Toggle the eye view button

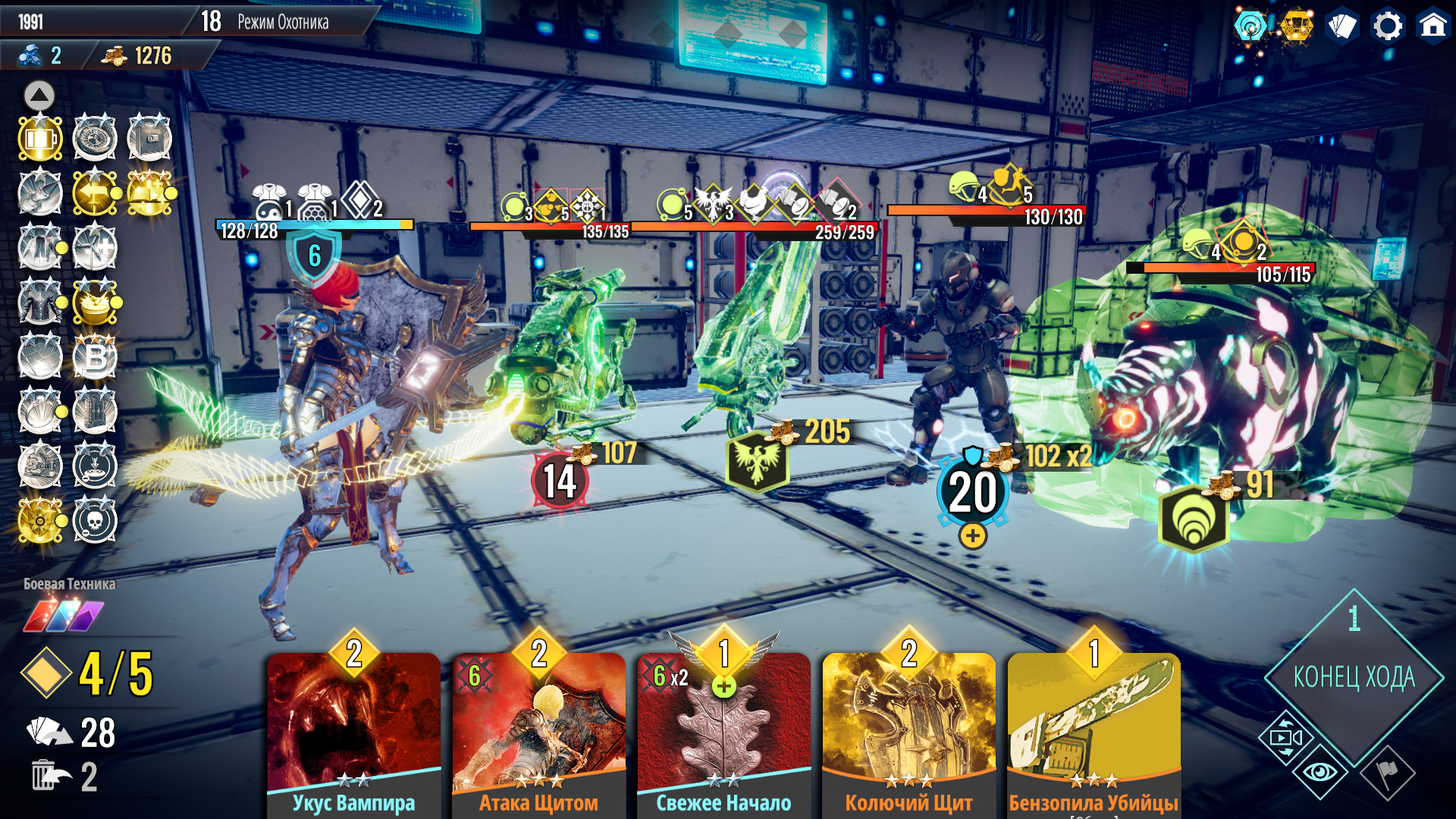click(1320, 772)
